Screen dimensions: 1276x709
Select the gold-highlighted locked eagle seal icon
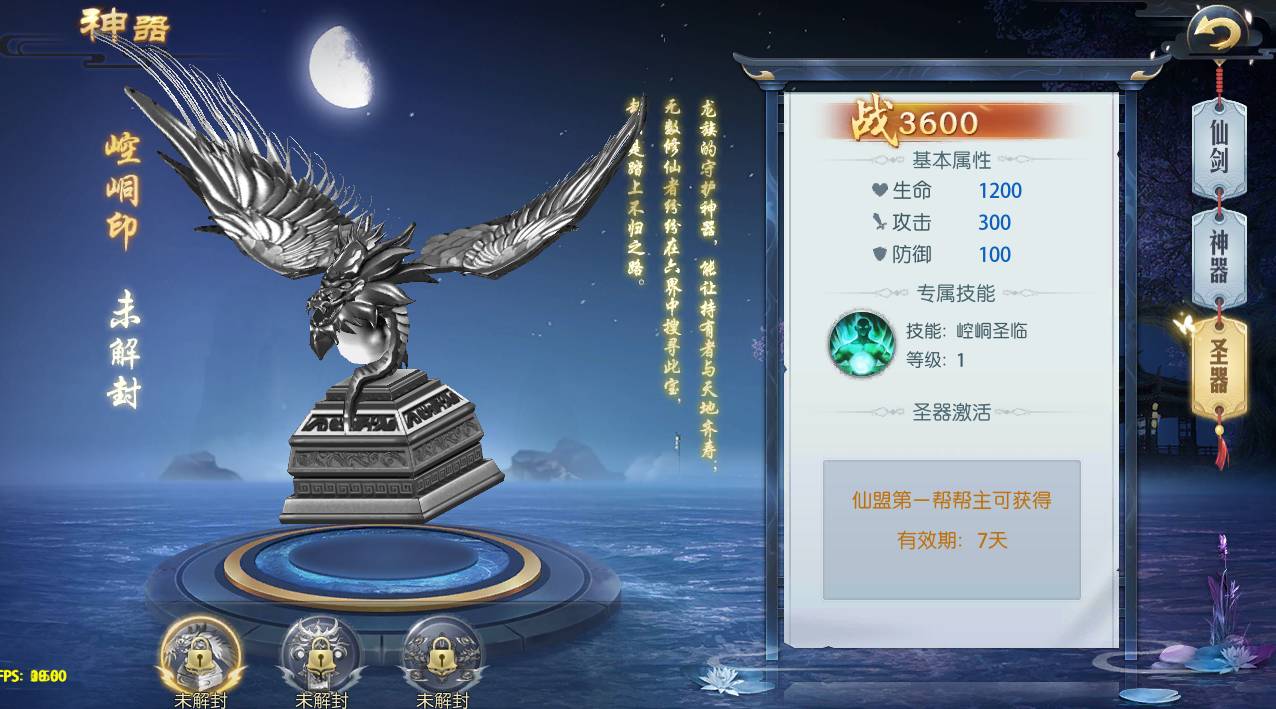pyautogui.click(x=200, y=654)
